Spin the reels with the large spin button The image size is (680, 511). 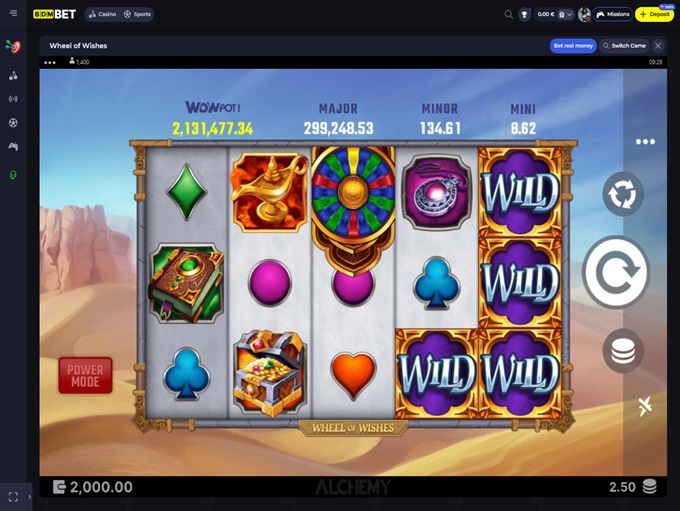[616, 273]
